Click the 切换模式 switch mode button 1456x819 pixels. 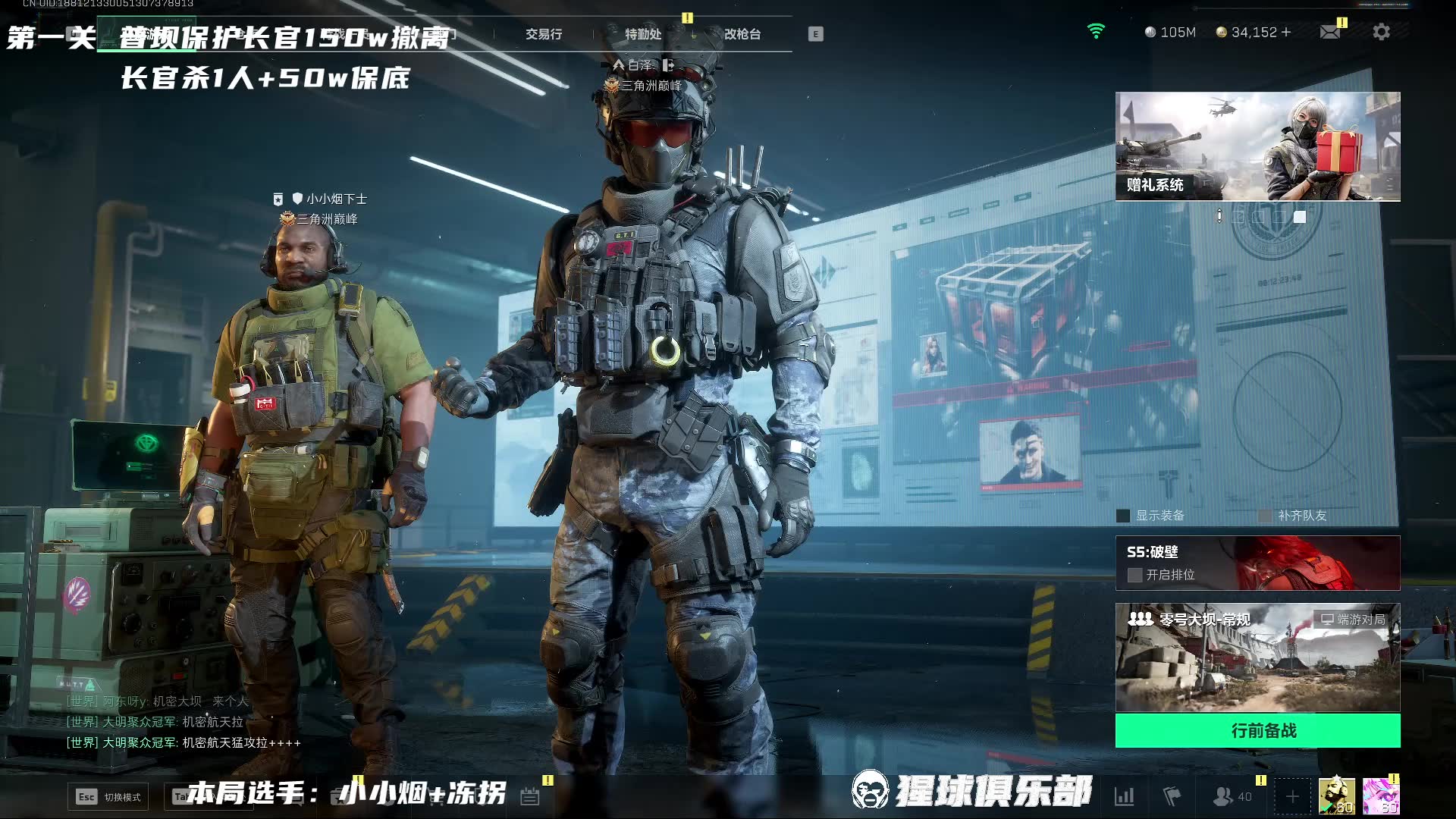click(x=108, y=796)
